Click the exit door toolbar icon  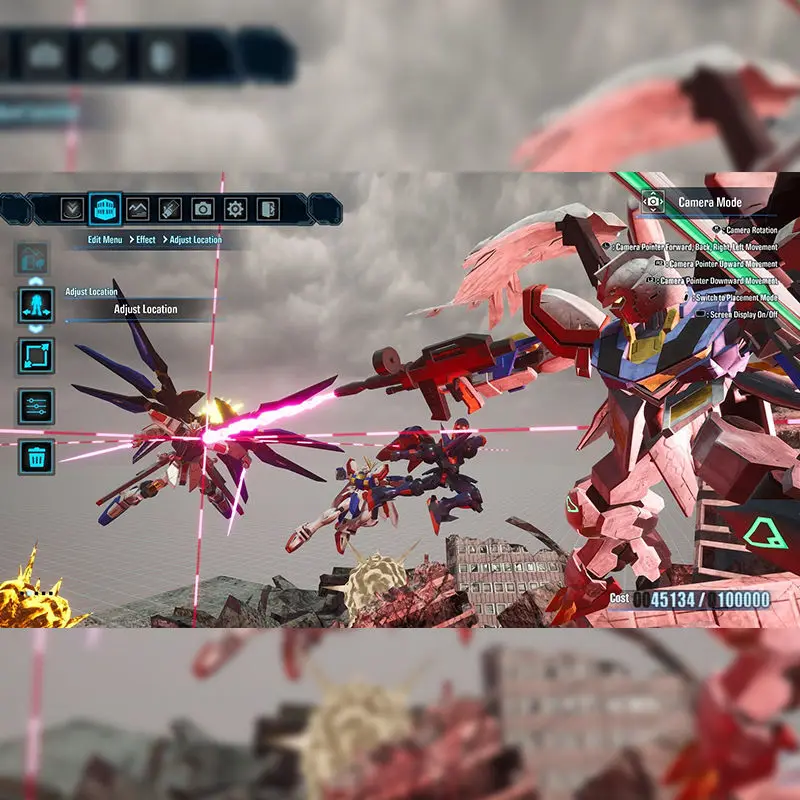(x=267, y=209)
